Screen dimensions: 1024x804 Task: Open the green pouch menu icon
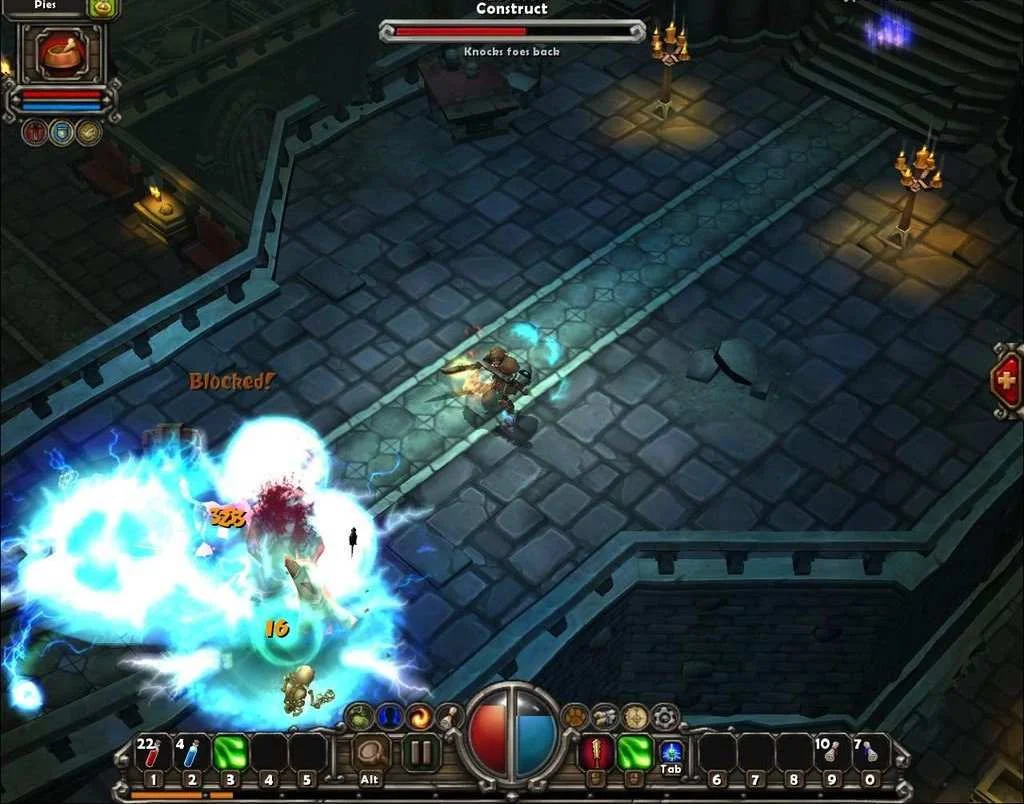point(360,716)
